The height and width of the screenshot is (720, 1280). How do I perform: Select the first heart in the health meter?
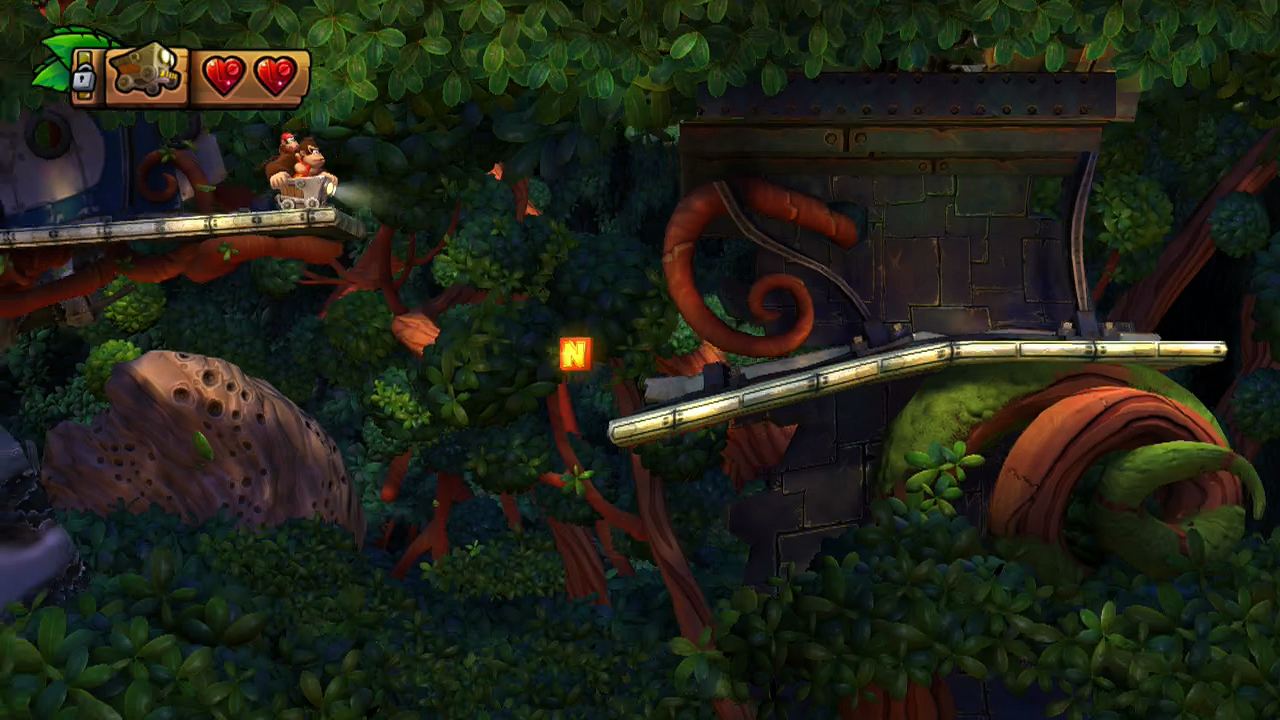click(222, 74)
